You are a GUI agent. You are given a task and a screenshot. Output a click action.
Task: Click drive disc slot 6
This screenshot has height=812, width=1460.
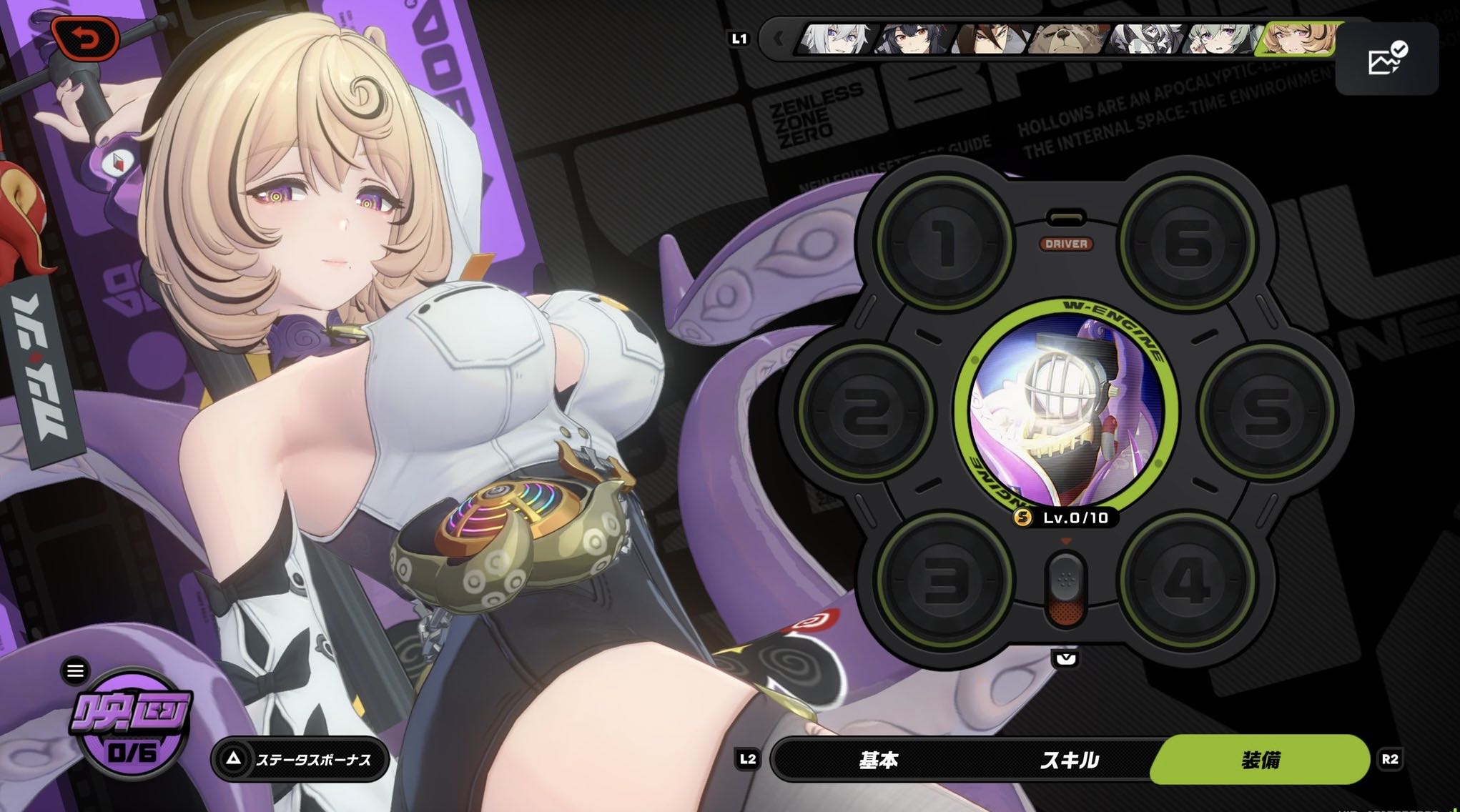1188,242
